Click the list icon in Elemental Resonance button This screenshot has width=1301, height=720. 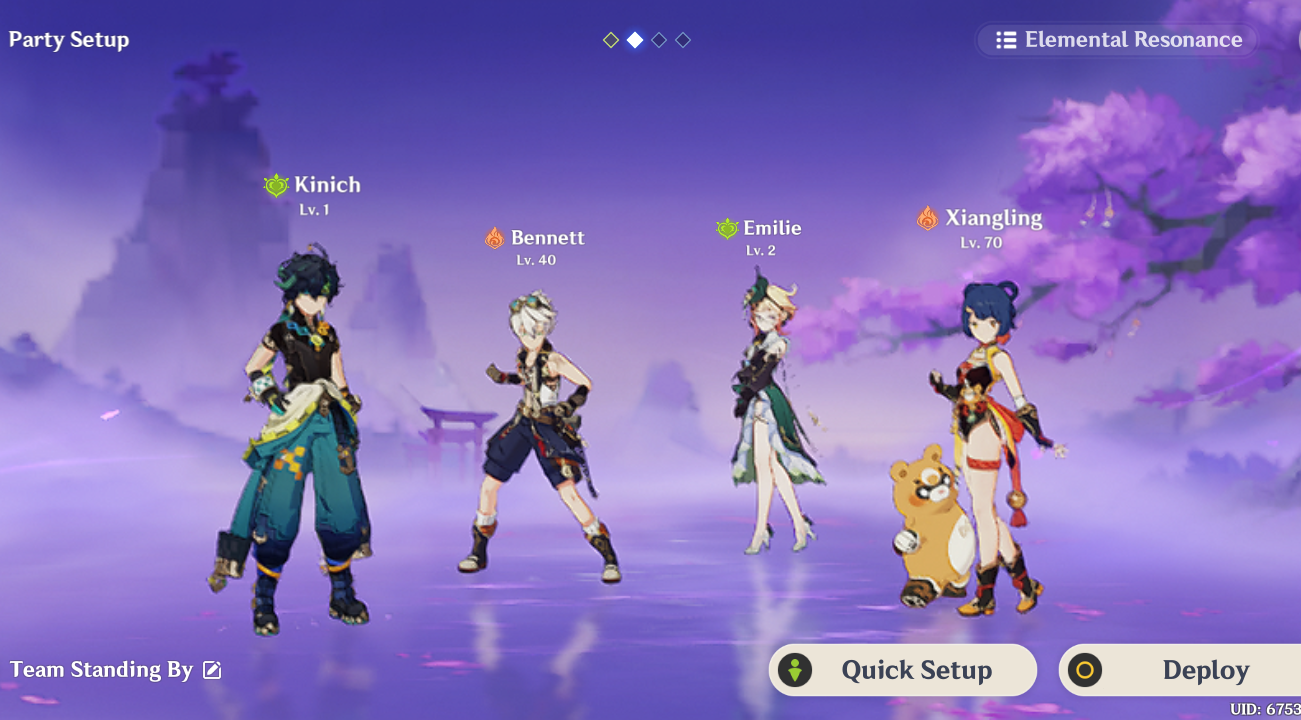click(1006, 40)
